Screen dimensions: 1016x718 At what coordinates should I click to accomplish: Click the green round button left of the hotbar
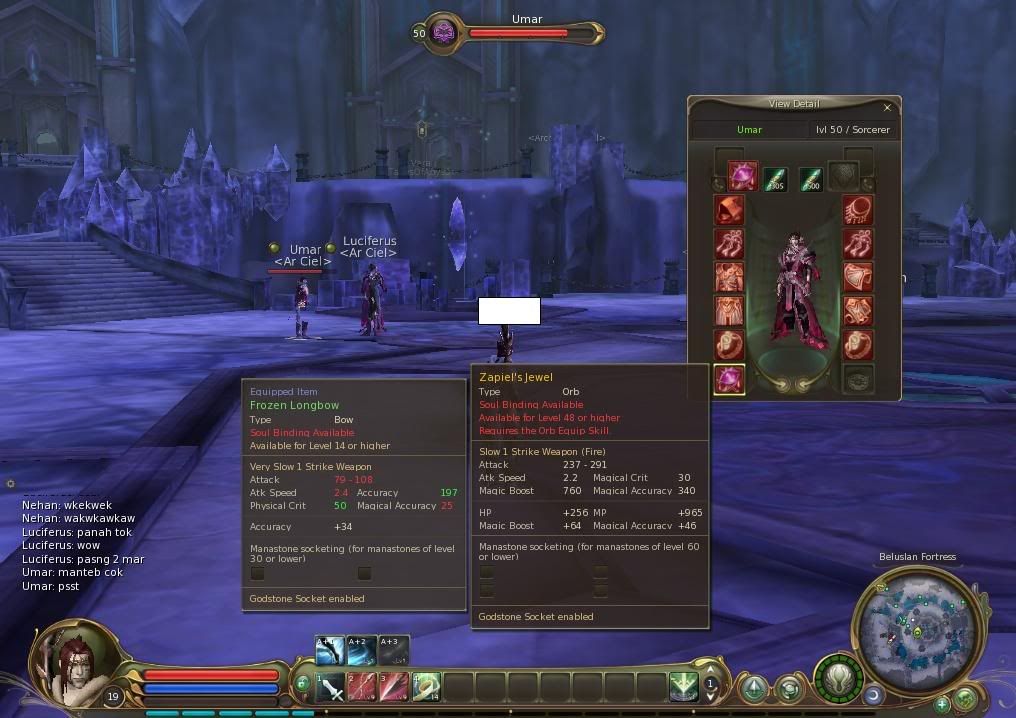pyautogui.click(x=303, y=683)
